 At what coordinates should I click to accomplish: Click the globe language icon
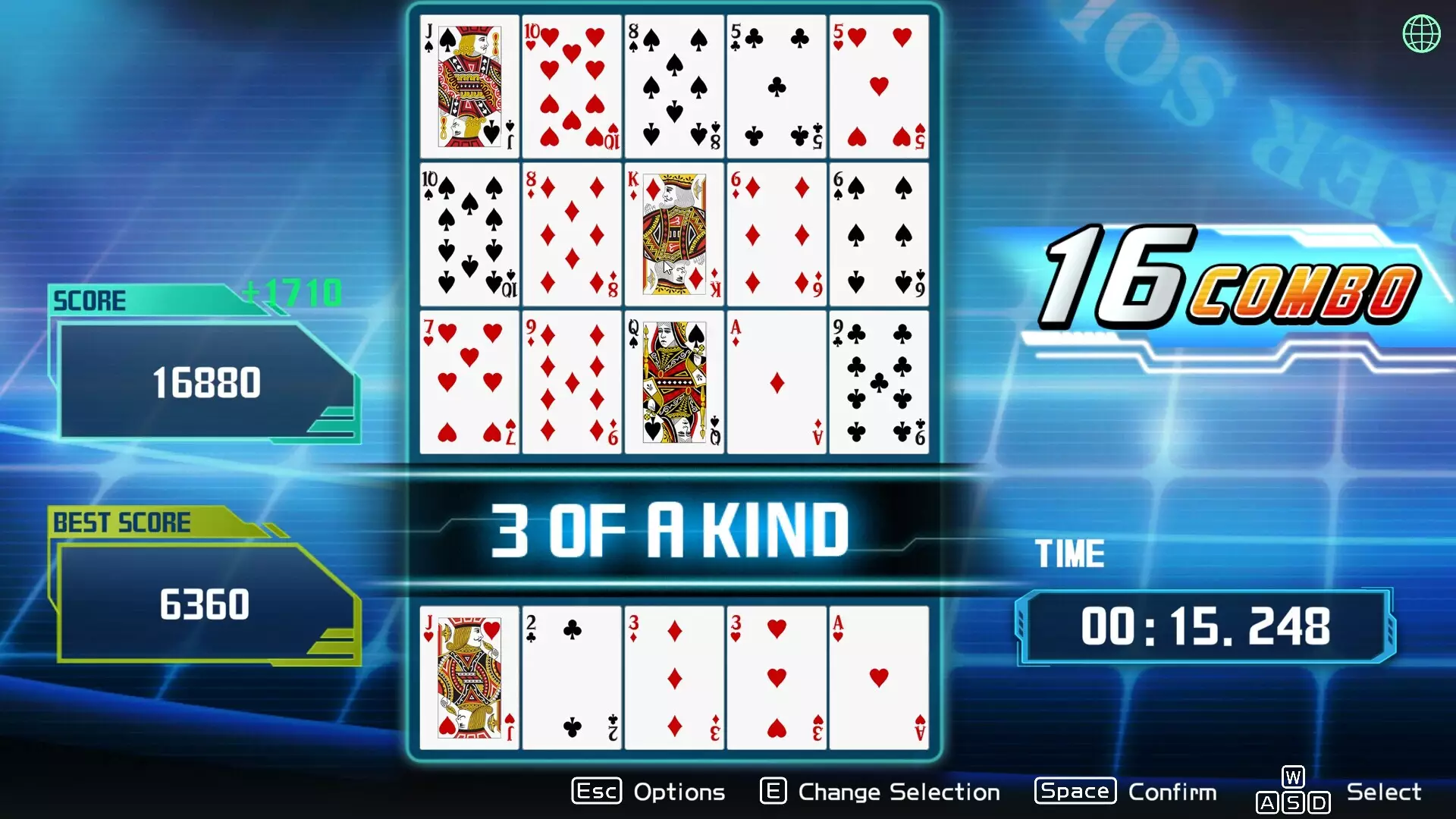click(x=1421, y=32)
